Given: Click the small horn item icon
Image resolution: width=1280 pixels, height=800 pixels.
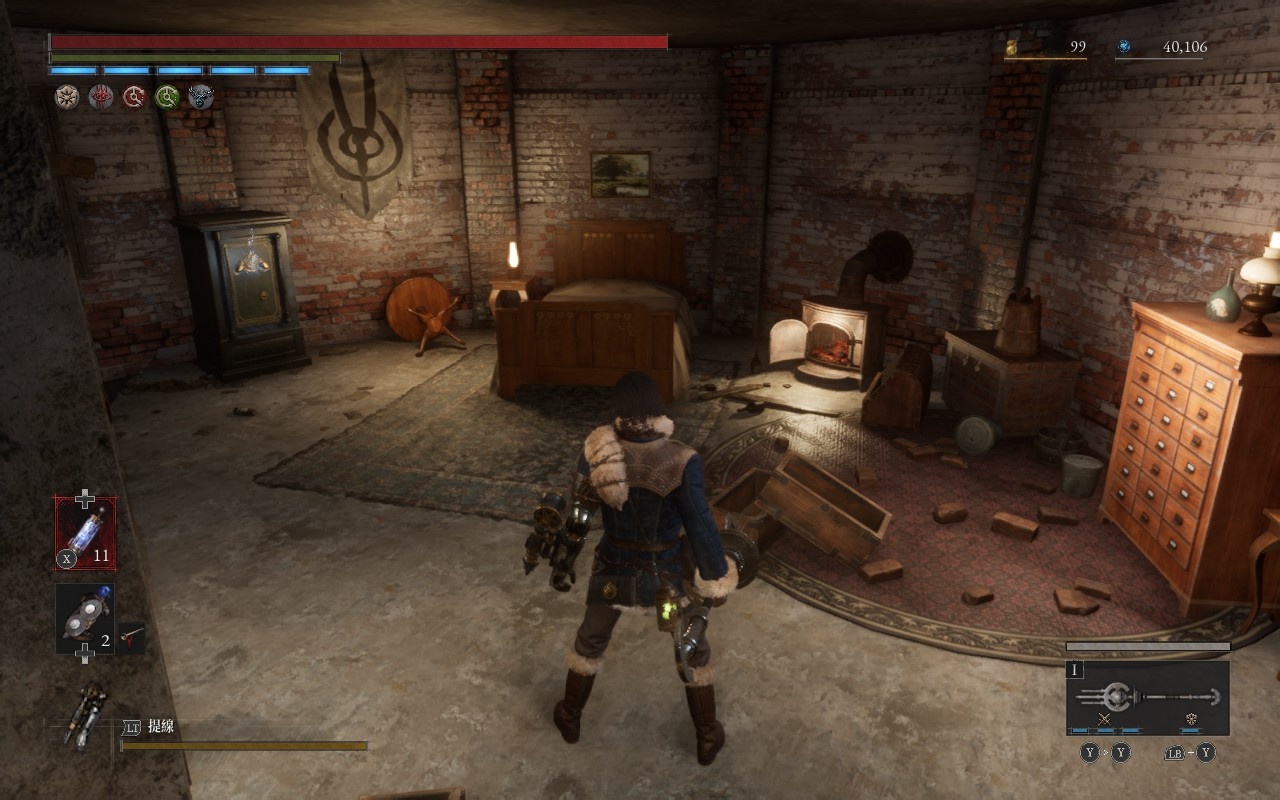Looking at the screenshot, I should [x=131, y=634].
